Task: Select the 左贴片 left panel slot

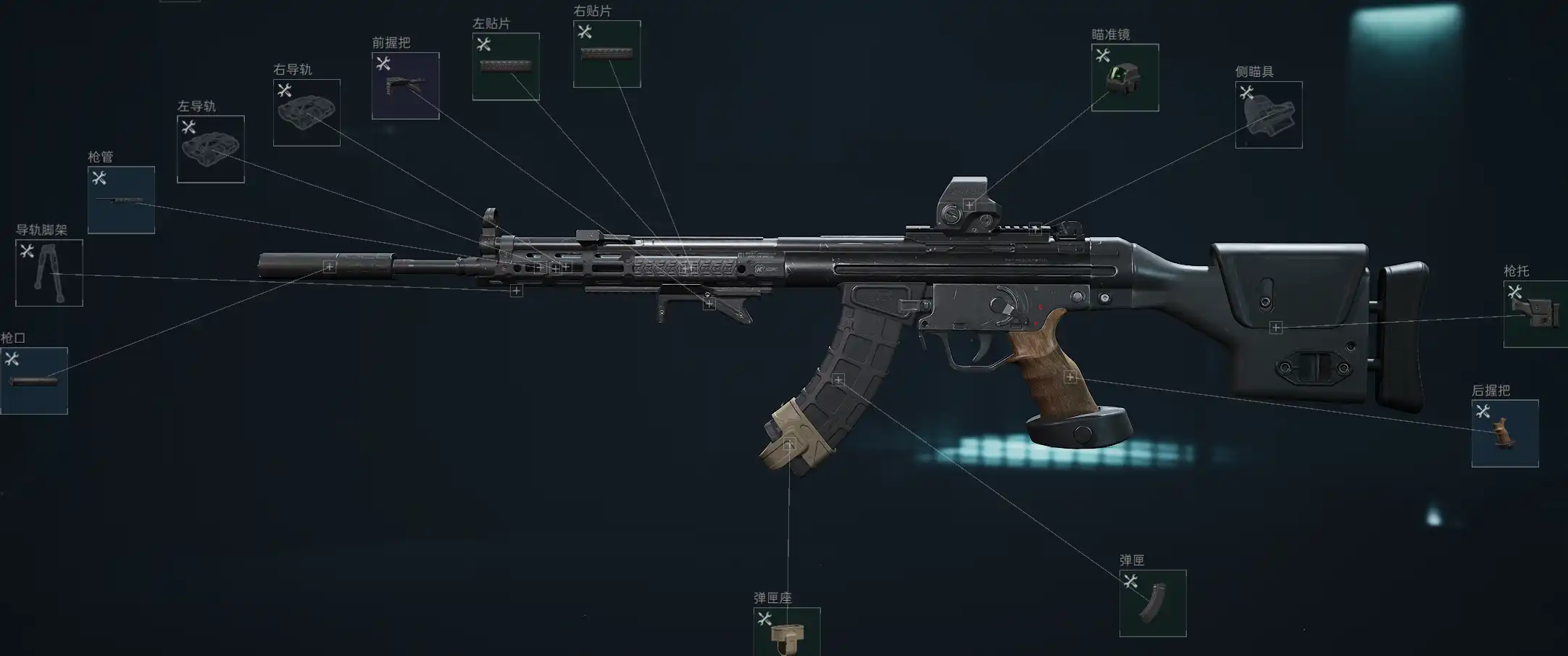Action: point(506,67)
